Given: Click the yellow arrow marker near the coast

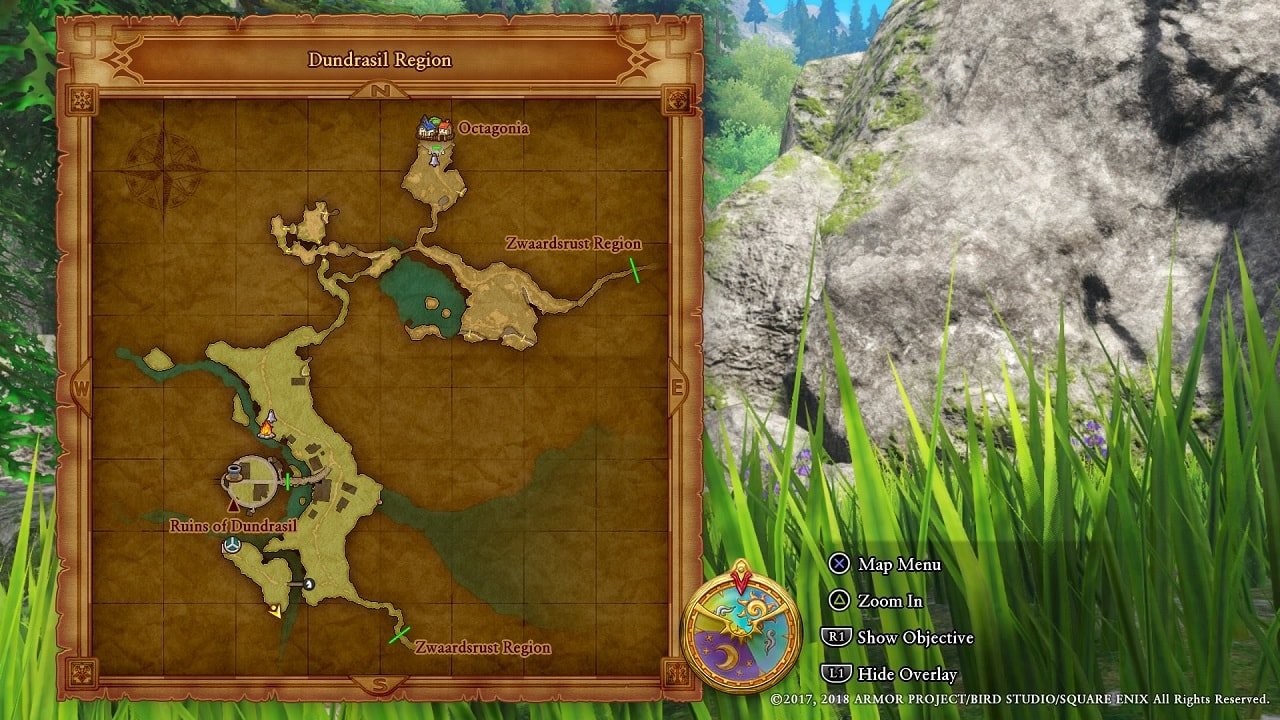Looking at the screenshot, I should point(276,608).
